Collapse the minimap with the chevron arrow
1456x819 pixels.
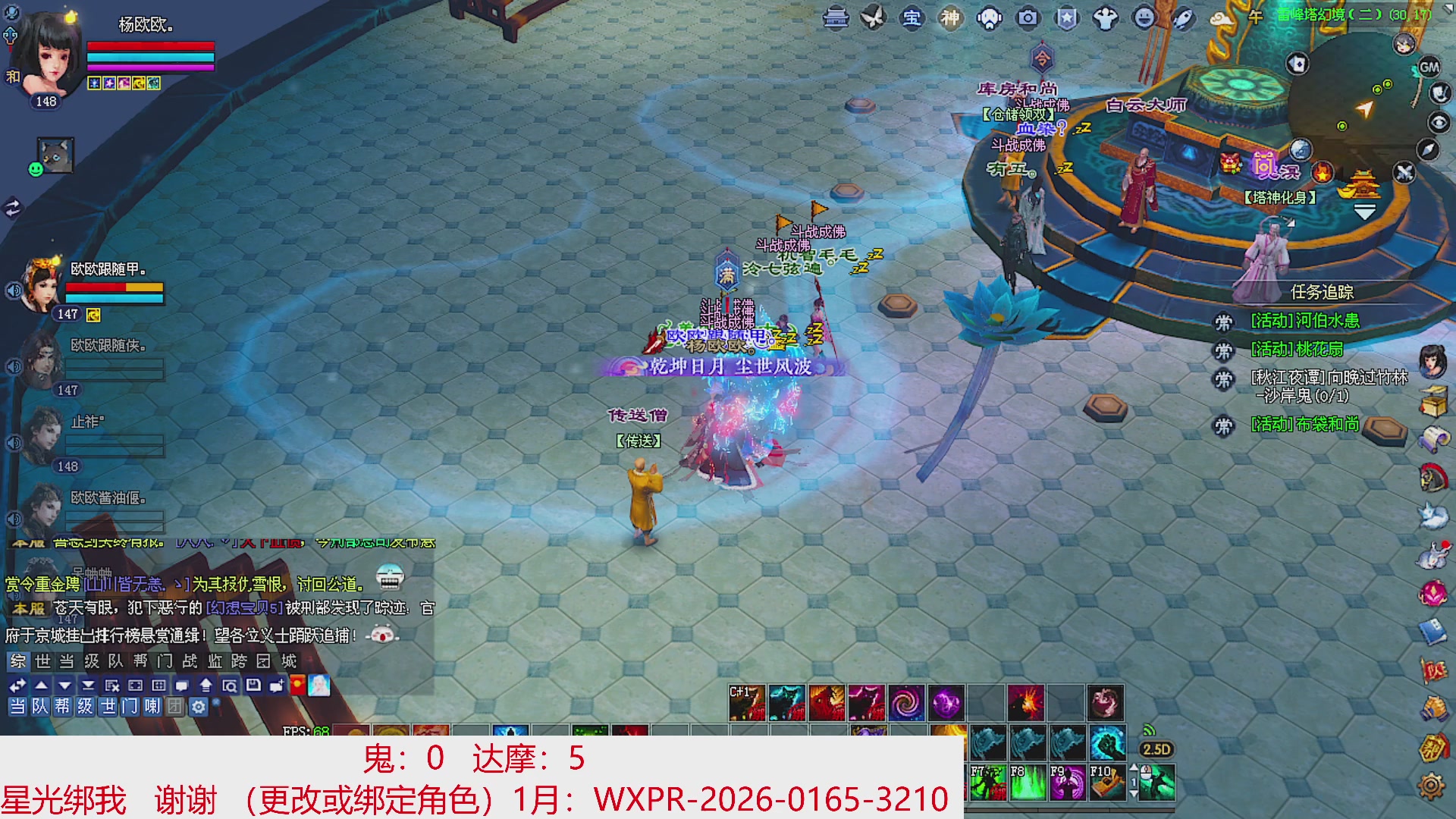point(1365,211)
